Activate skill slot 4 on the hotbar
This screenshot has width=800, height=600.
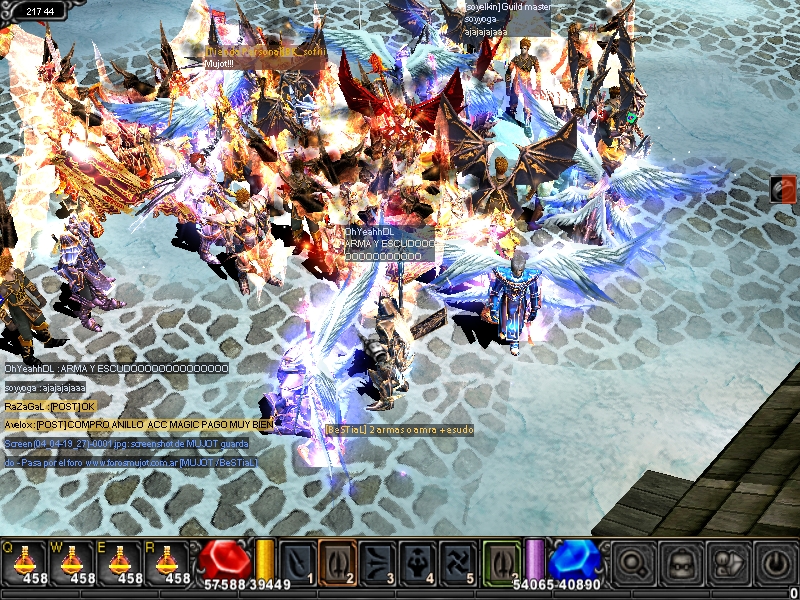click(417, 561)
